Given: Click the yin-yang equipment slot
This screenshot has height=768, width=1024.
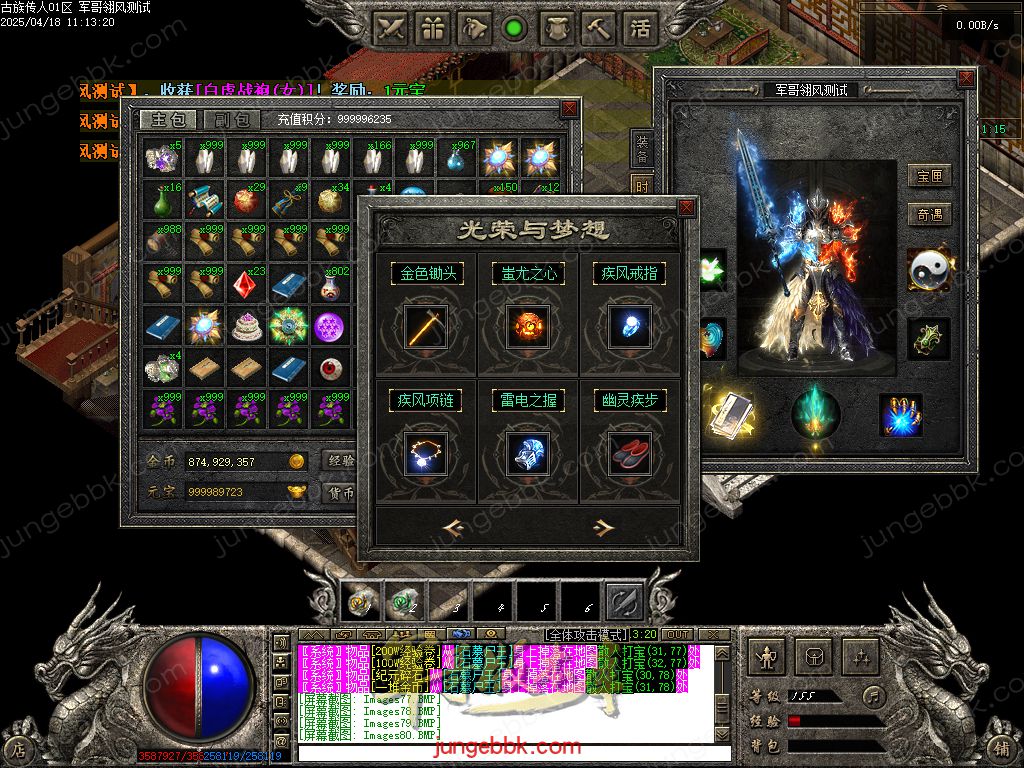Looking at the screenshot, I should click(x=929, y=268).
